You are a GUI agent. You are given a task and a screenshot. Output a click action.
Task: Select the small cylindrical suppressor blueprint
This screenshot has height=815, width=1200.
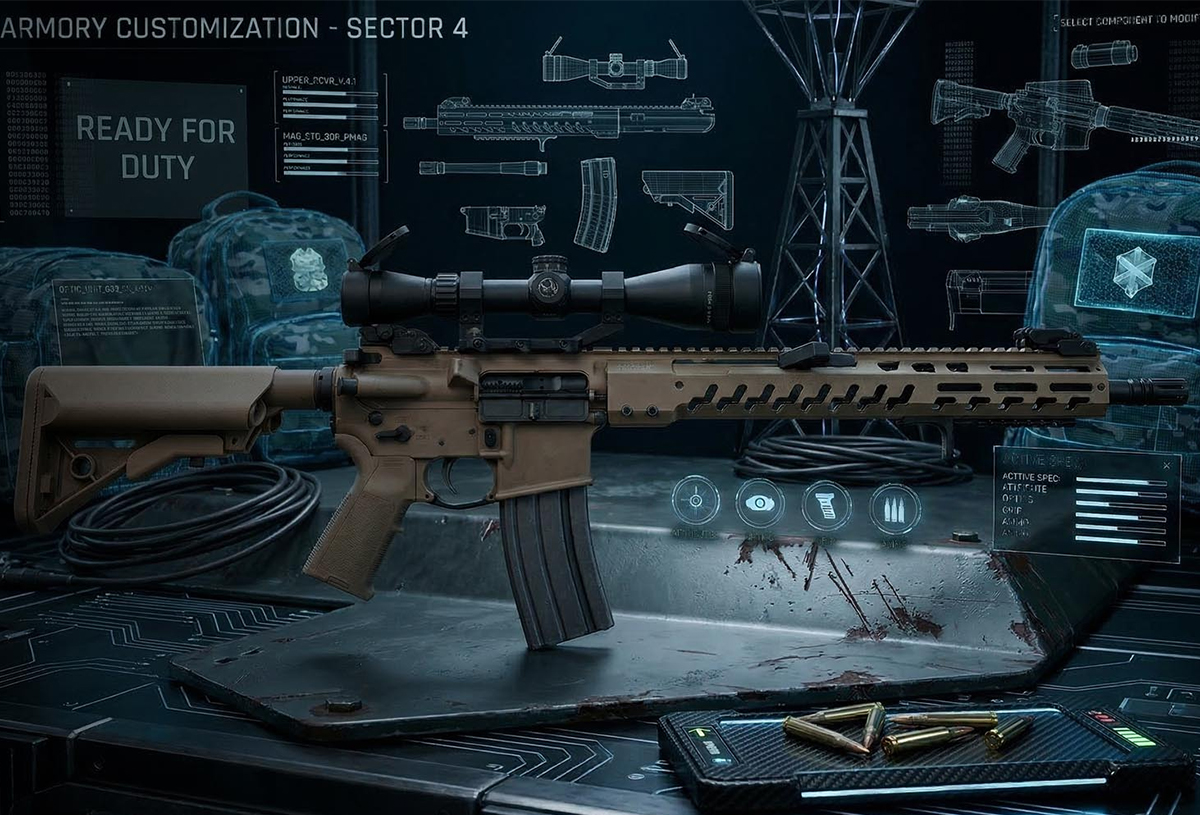1104,54
